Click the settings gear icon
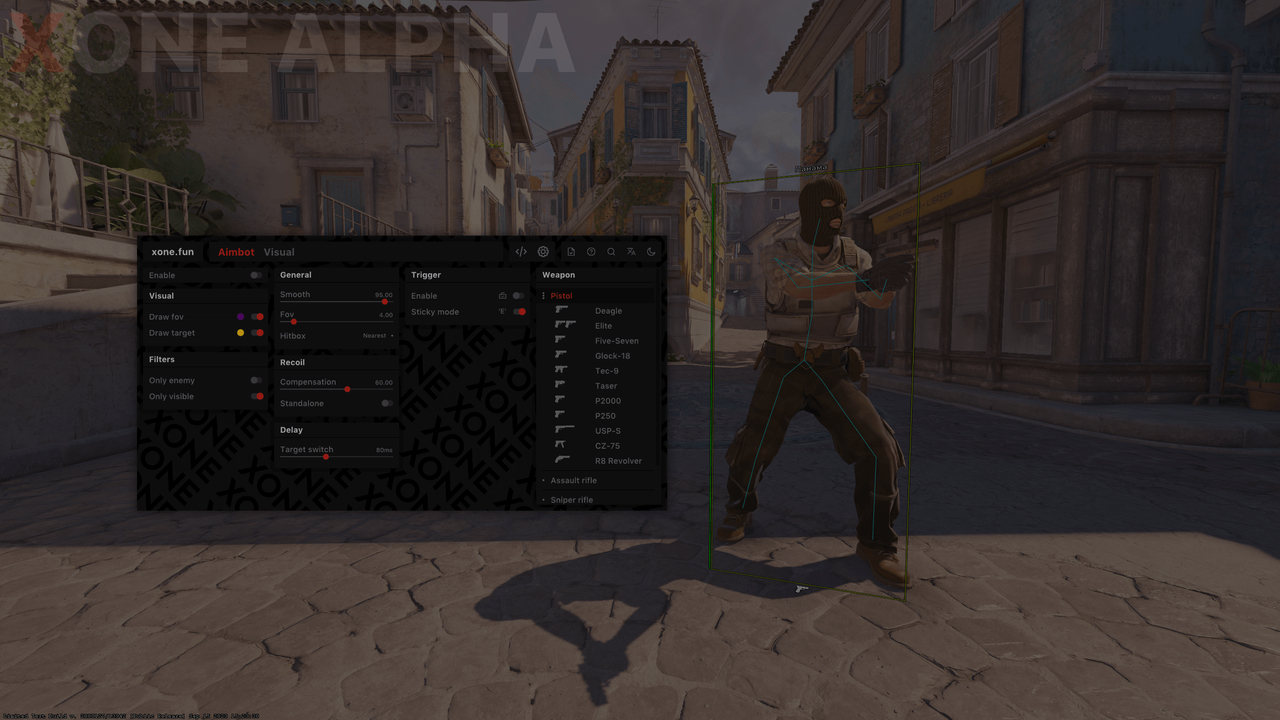Screen dimensions: 1280x720 click(543, 251)
